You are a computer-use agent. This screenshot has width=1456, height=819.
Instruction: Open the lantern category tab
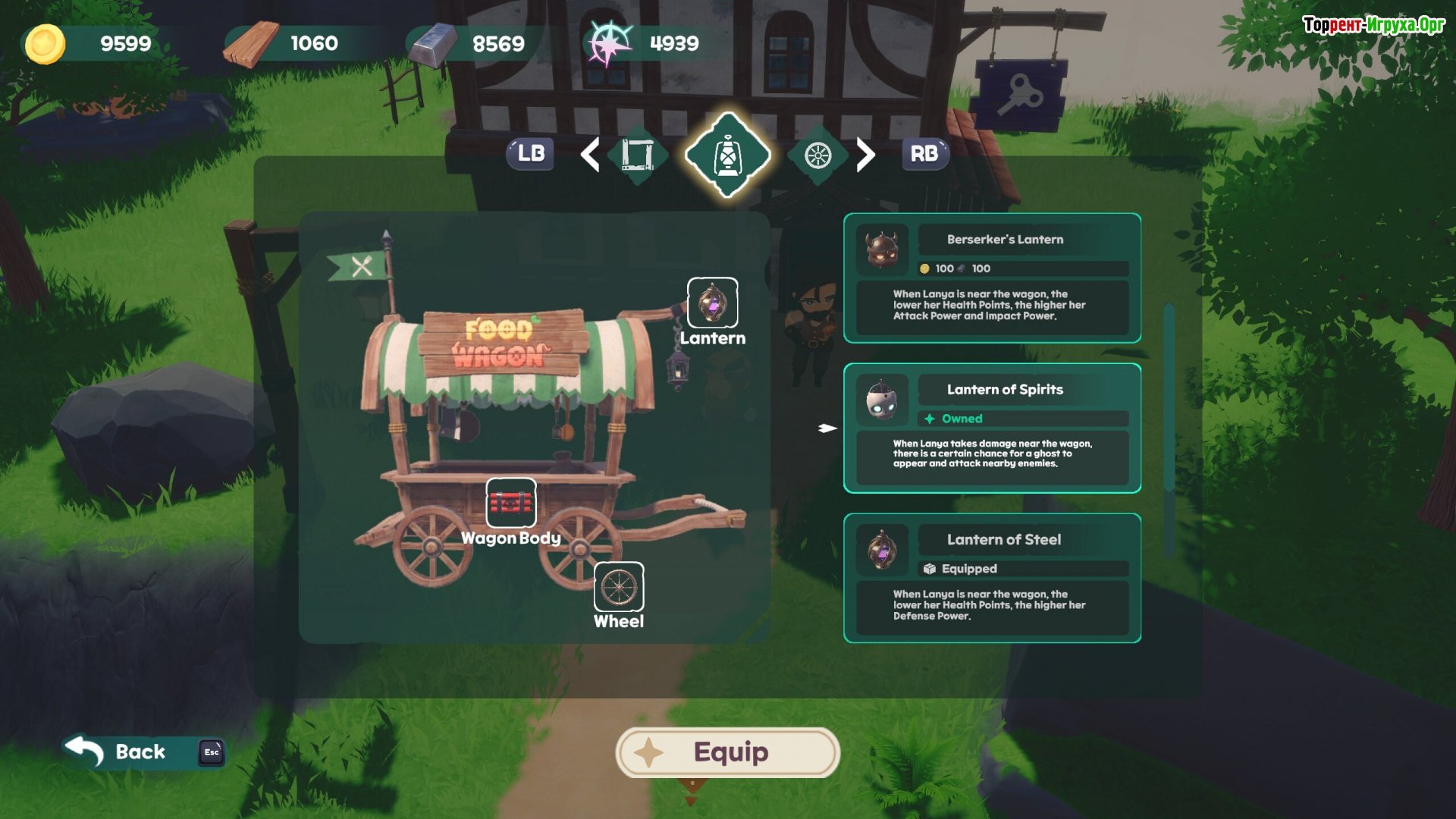click(727, 155)
